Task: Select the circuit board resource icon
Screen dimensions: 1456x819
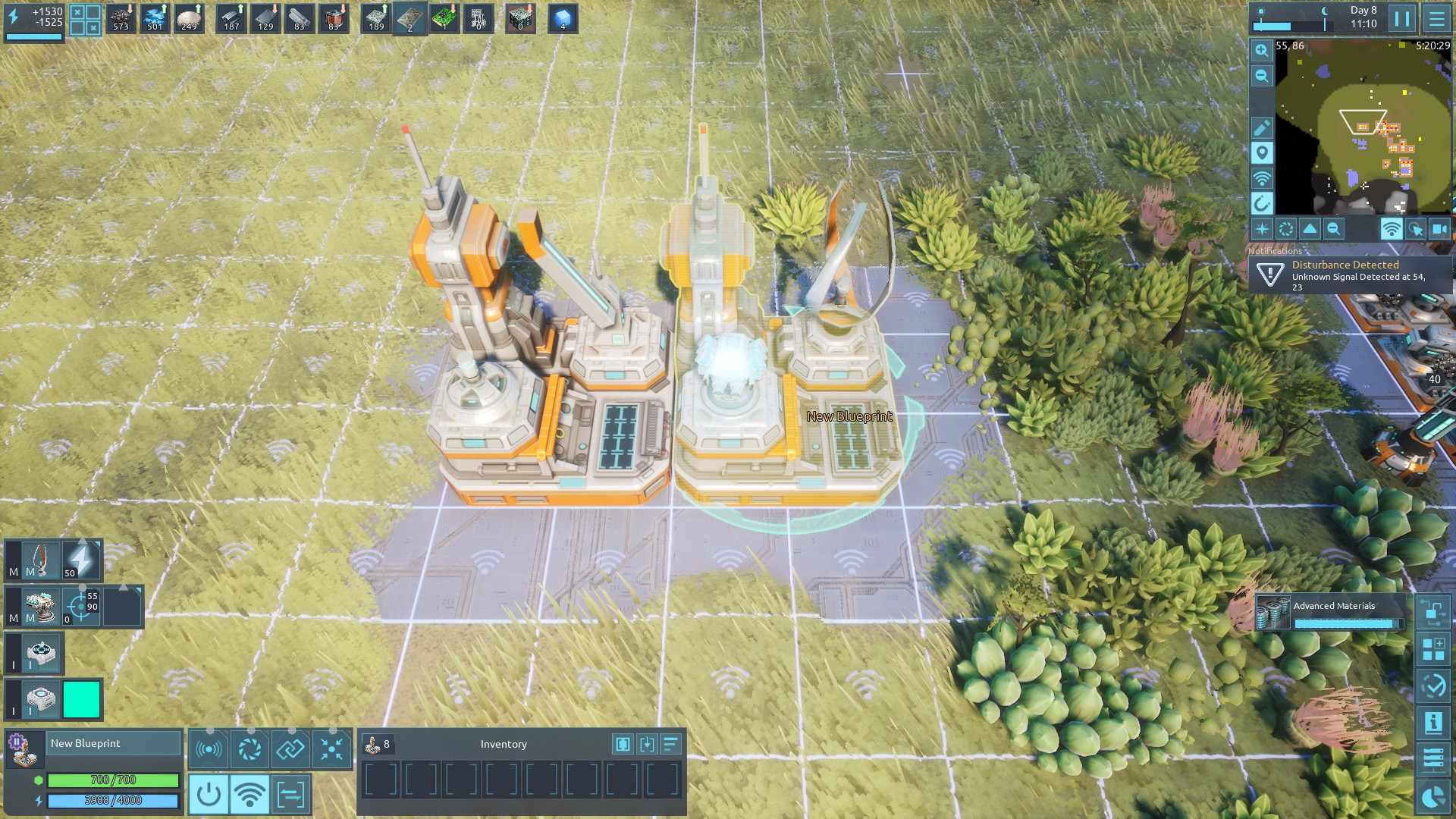Action: tap(444, 18)
